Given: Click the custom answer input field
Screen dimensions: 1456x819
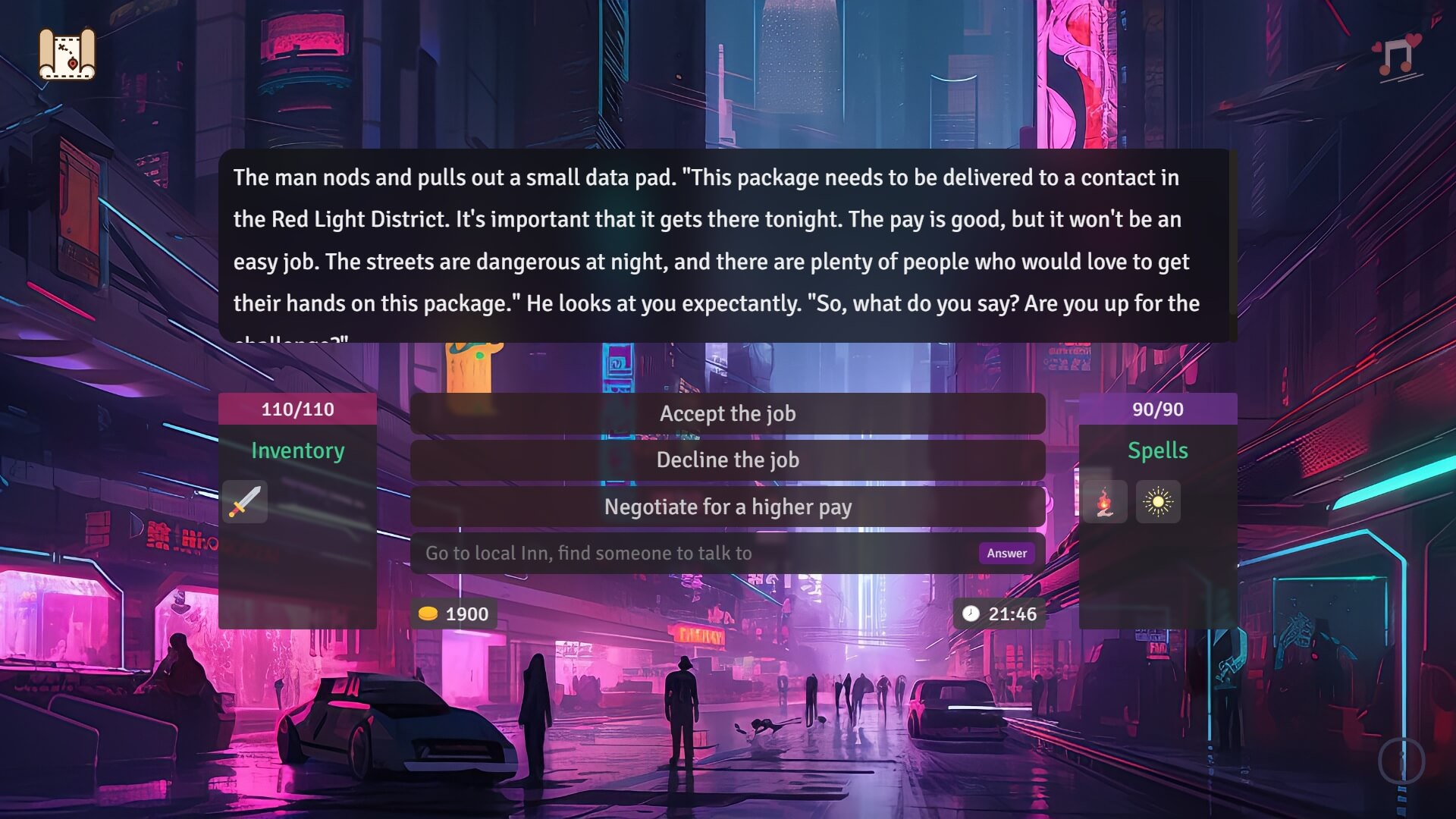Looking at the screenshot, I should pos(682,553).
